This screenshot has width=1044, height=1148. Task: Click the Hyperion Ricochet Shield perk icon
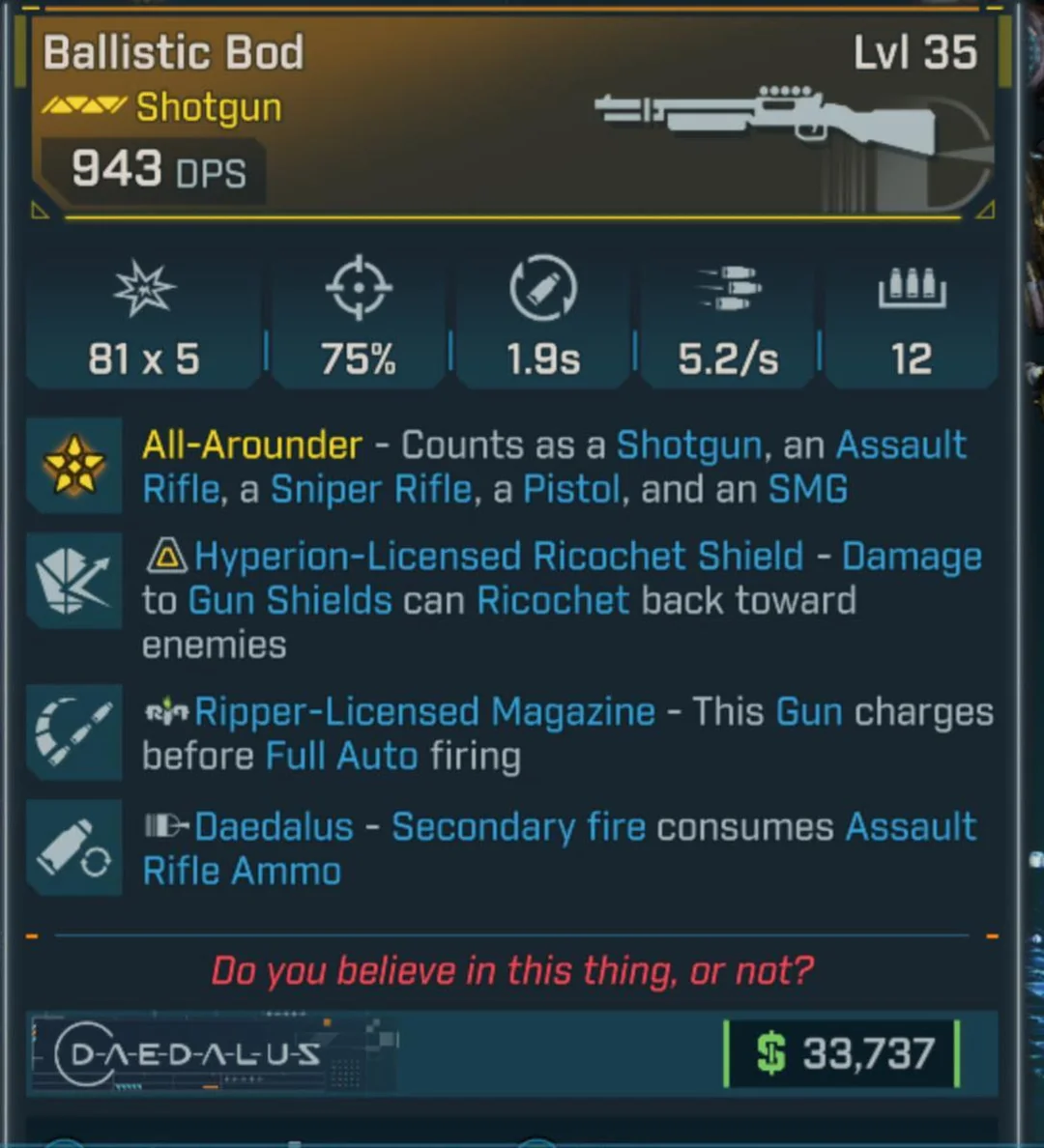[74, 580]
